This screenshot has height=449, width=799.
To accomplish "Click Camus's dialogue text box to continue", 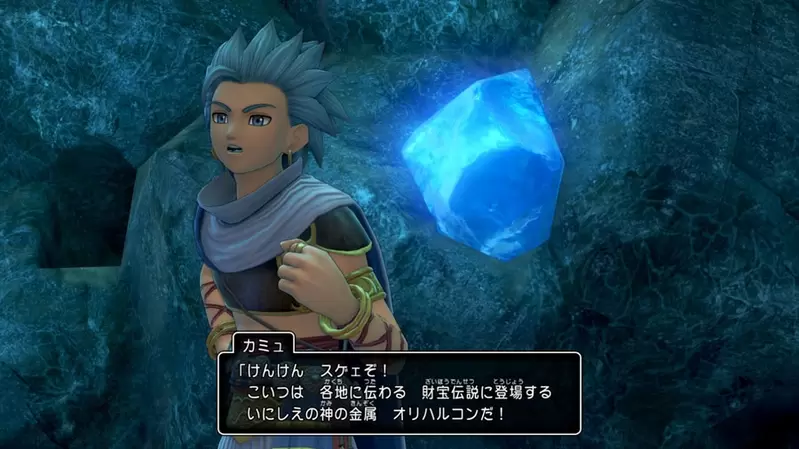I will (x=399, y=392).
